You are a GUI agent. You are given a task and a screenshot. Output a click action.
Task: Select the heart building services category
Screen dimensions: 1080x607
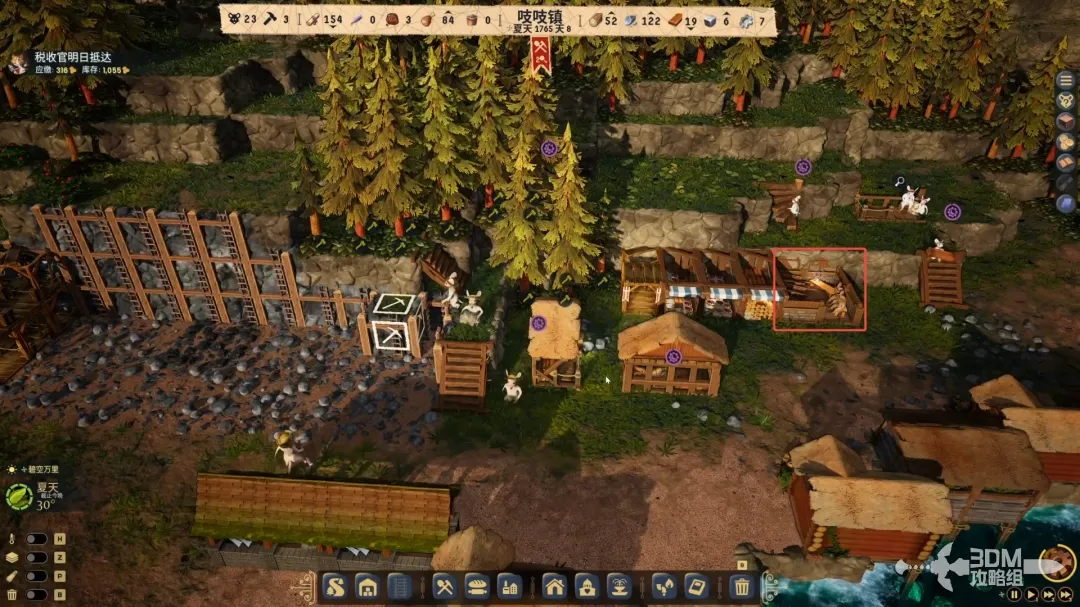[x=587, y=587]
